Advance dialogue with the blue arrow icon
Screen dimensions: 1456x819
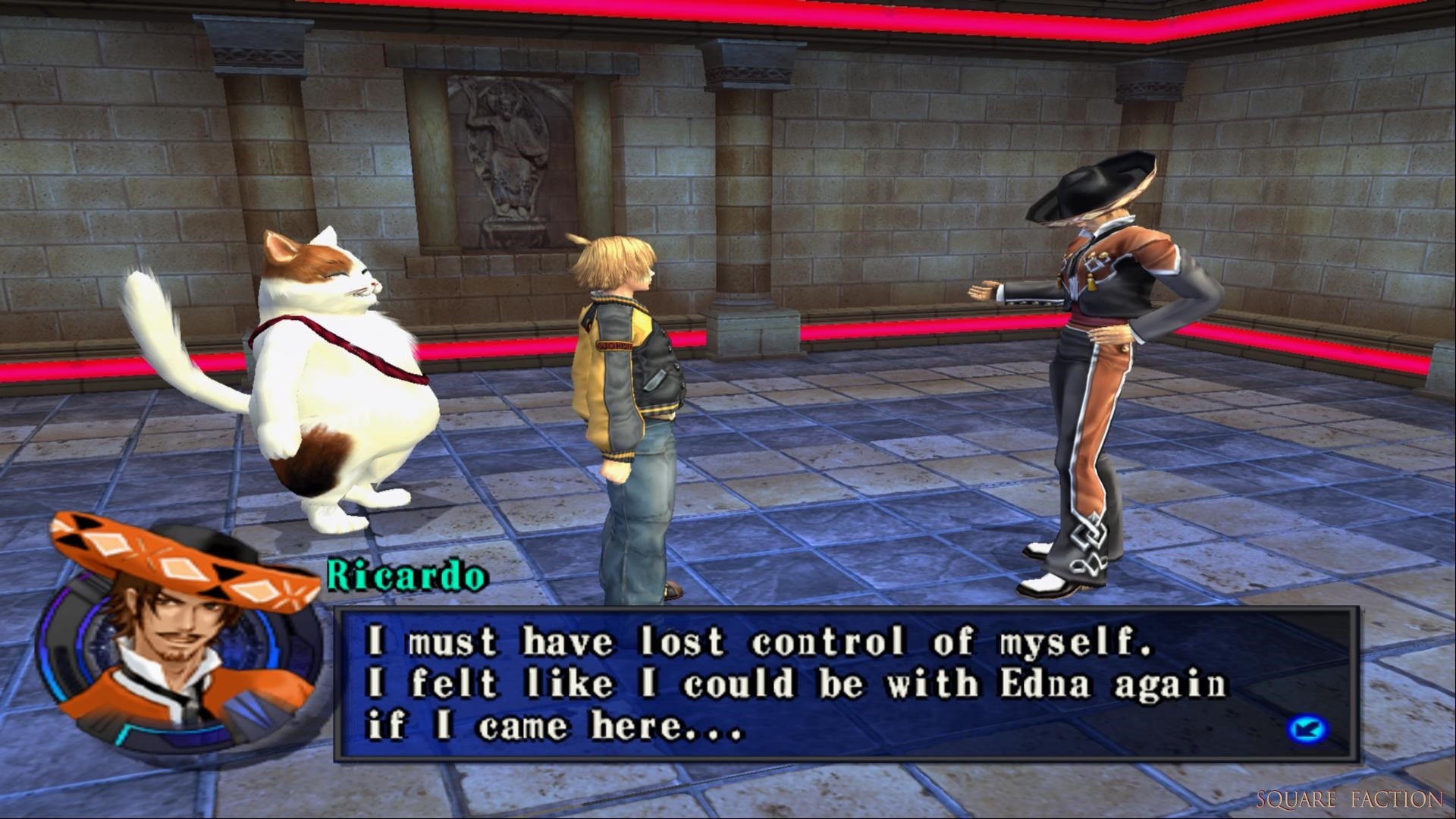click(1307, 730)
